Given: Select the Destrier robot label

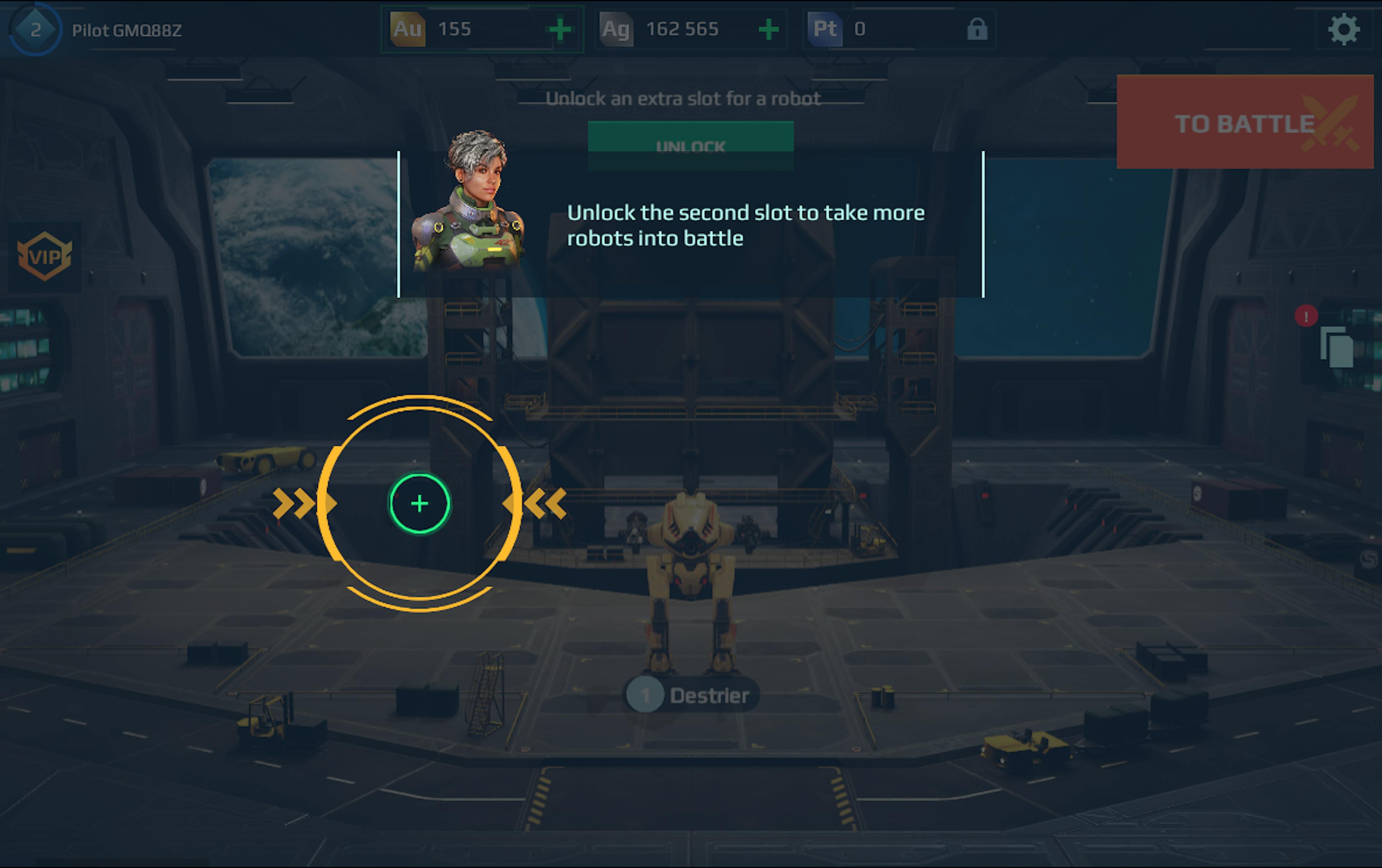Looking at the screenshot, I should [692, 695].
